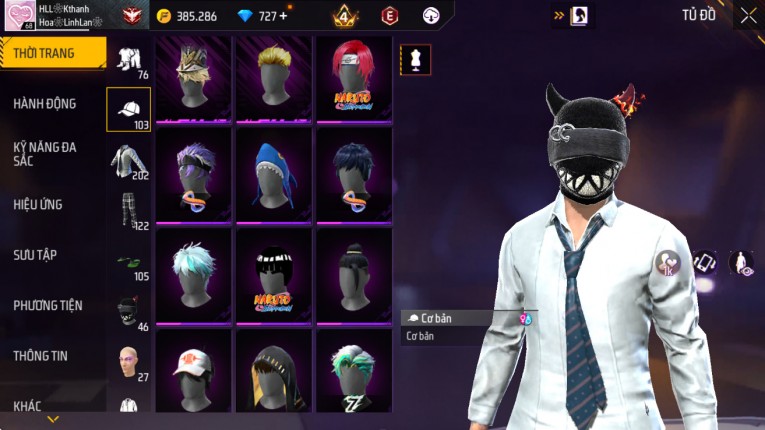Open the SƯU TẬP tab
765x430 pixels.
36,255
